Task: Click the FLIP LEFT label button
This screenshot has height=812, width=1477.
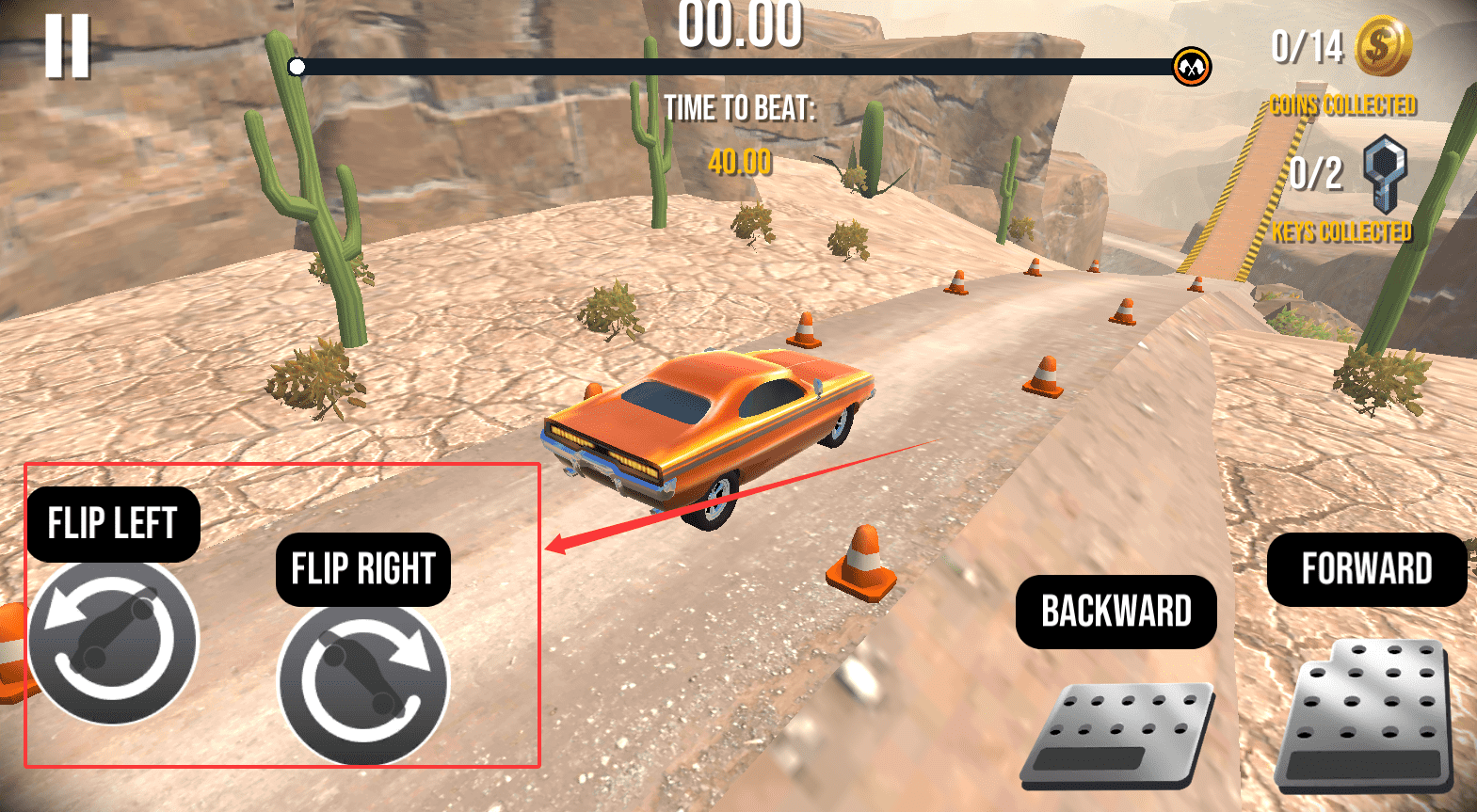Action: click(112, 524)
